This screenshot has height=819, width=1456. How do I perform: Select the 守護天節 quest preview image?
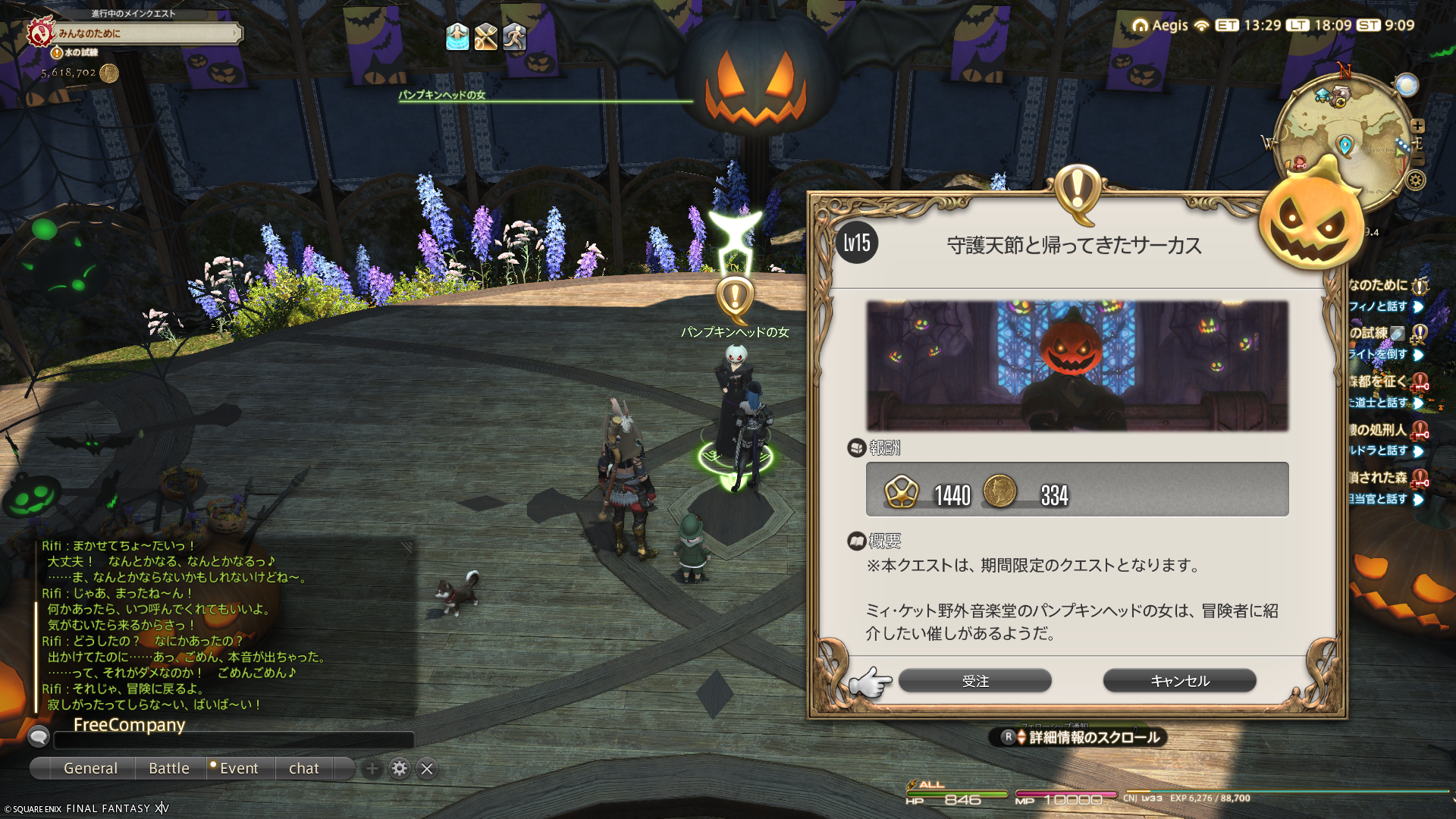tap(1077, 366)
